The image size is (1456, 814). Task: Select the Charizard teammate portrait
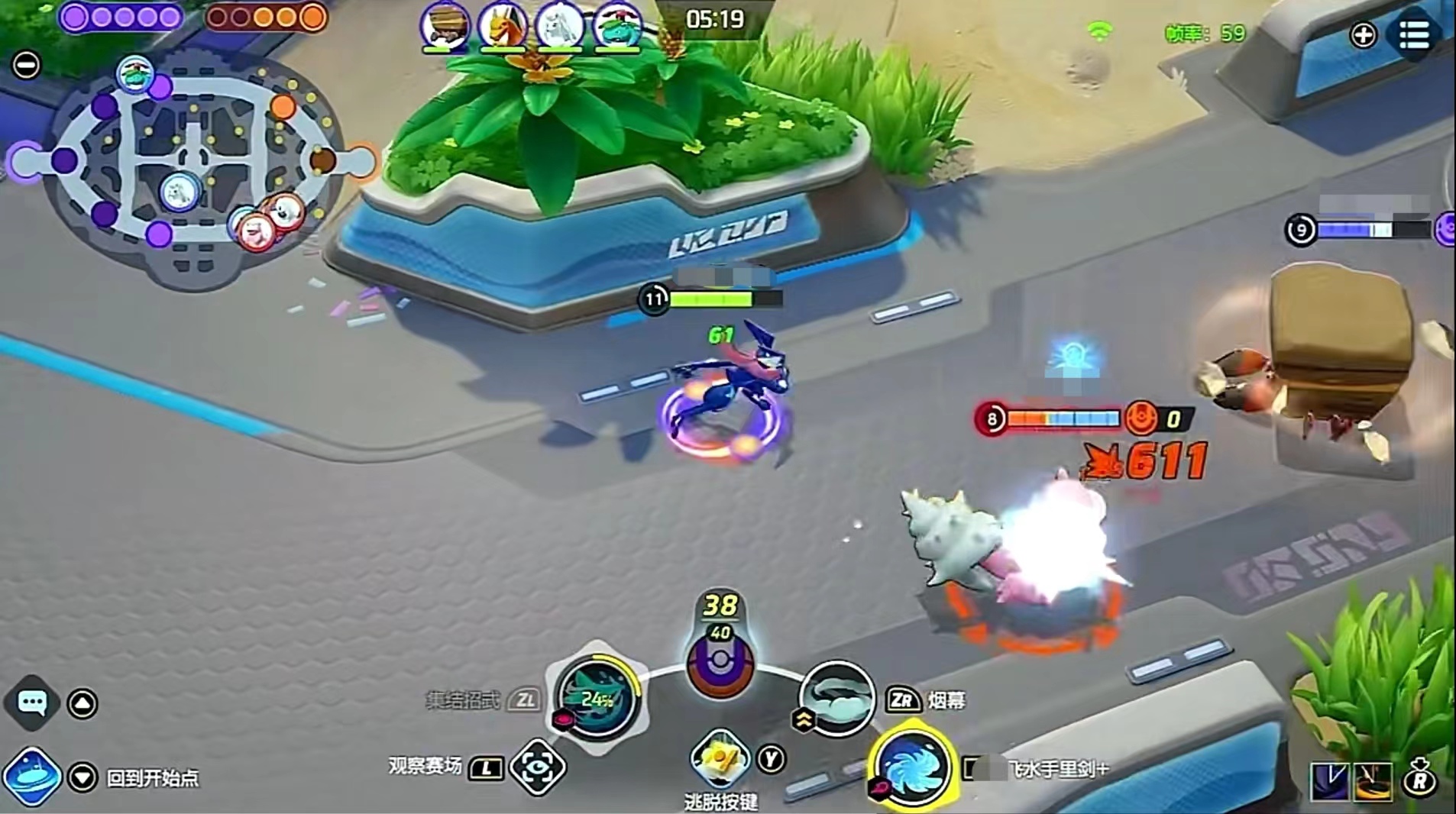click(502, 26)
